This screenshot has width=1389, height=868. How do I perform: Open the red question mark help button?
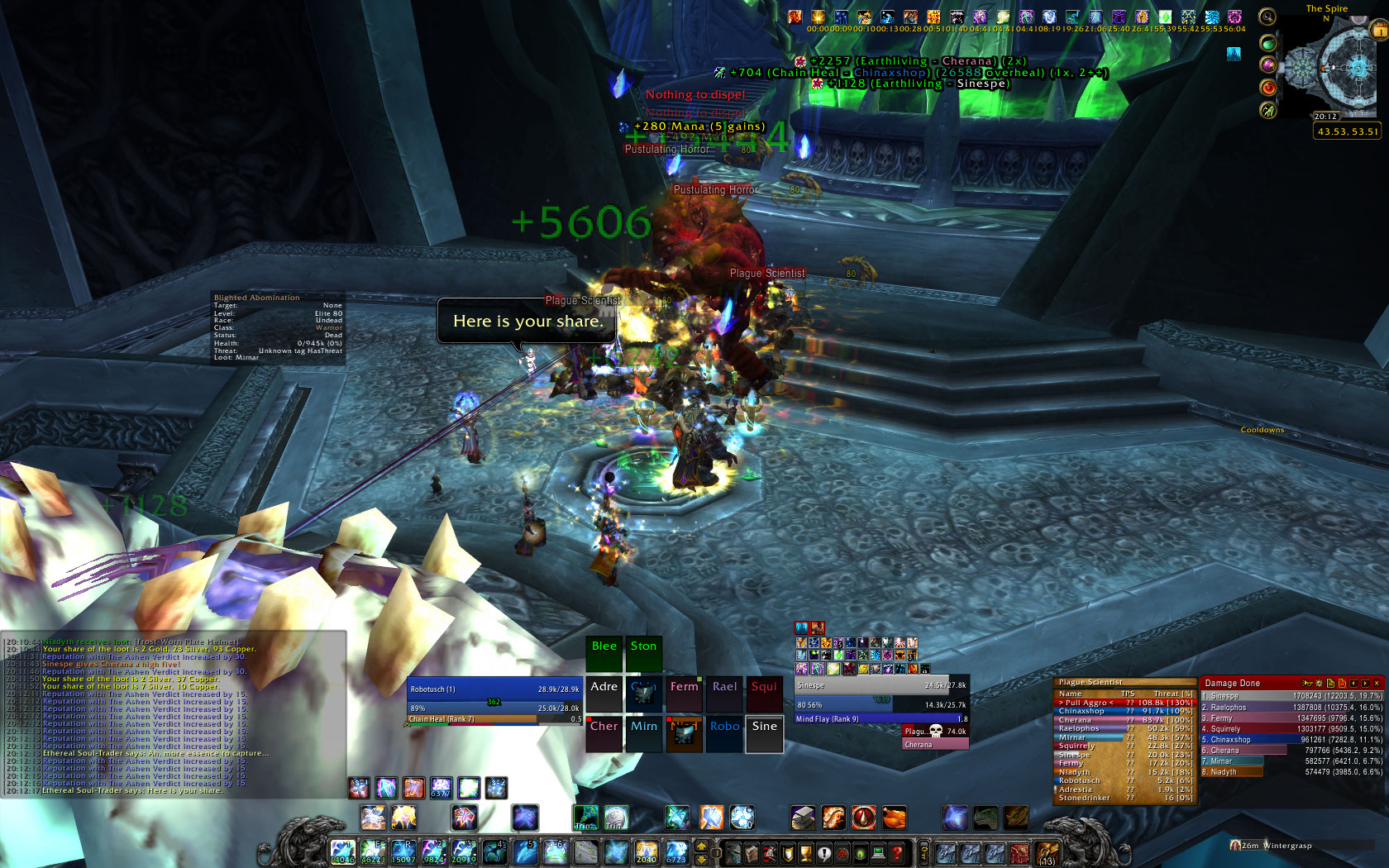click(x=897, y=853)
